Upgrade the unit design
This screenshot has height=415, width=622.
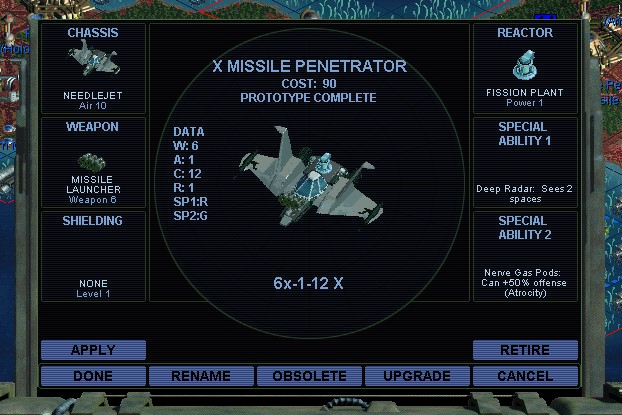click(x=417, y=376)
